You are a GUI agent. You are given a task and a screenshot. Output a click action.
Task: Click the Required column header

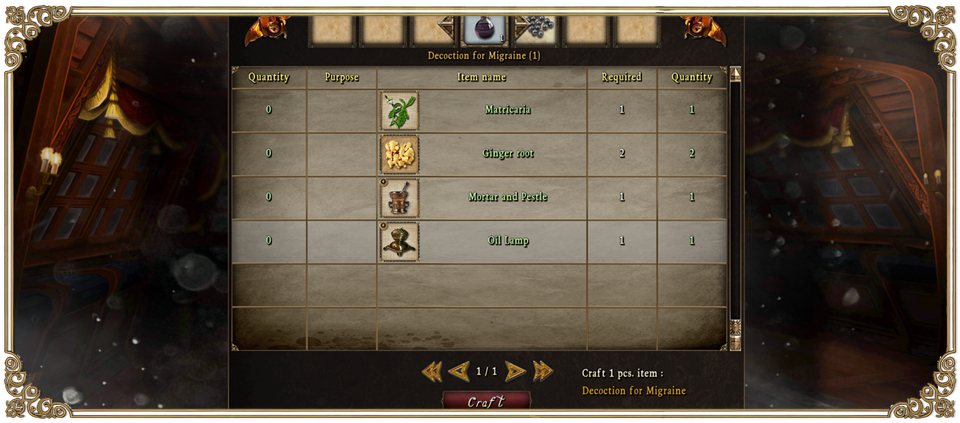click(x=621, y=77)
